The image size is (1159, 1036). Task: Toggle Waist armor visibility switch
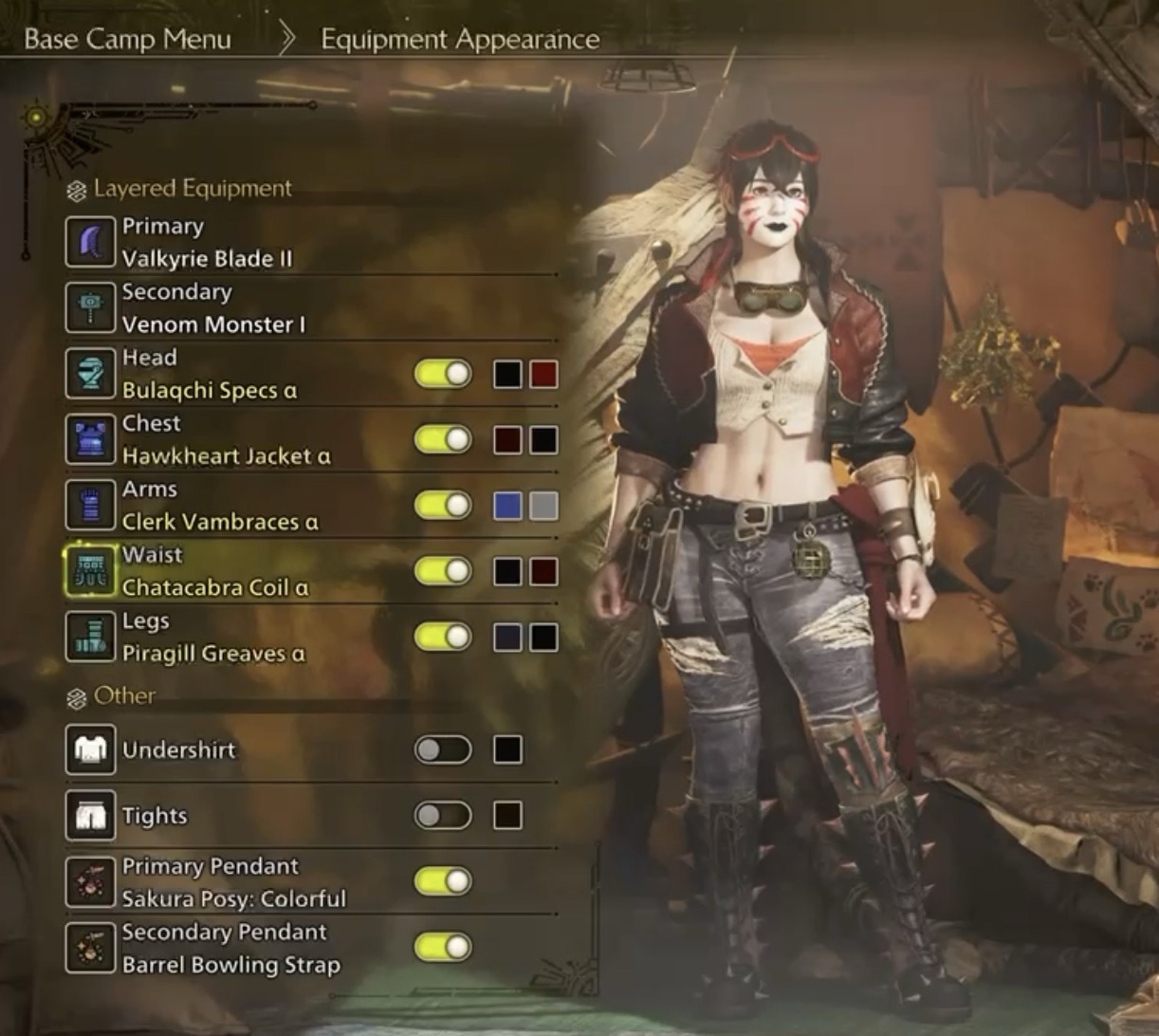point(443,571)
